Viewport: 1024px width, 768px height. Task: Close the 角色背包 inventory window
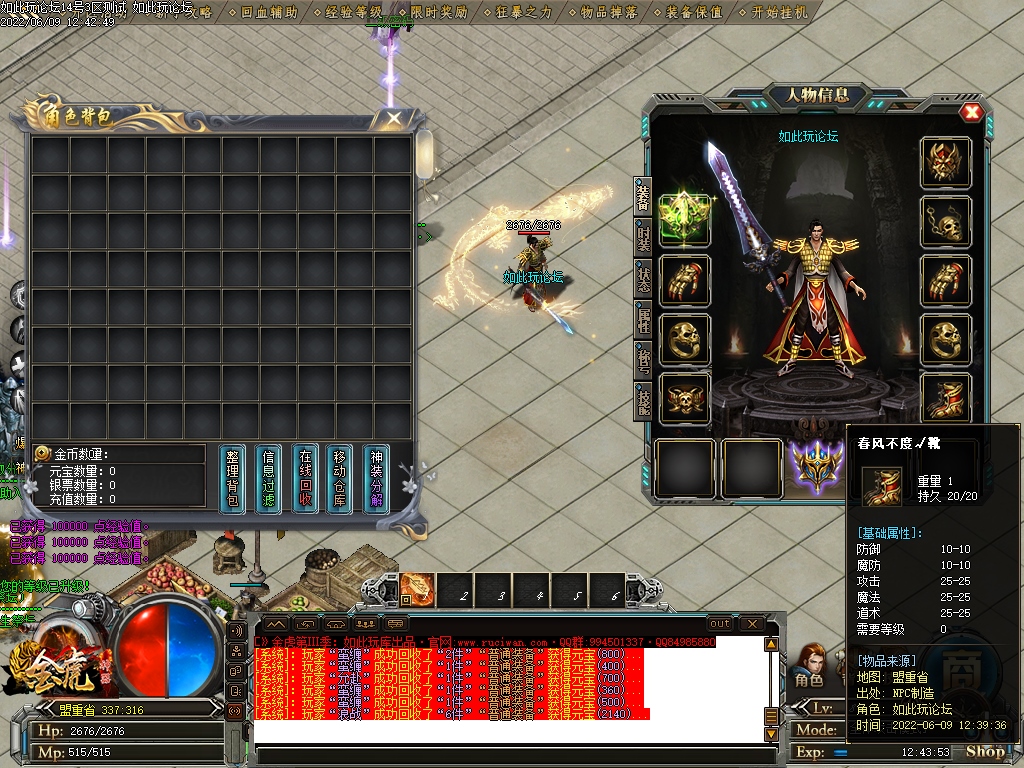(x=395, y=118)
